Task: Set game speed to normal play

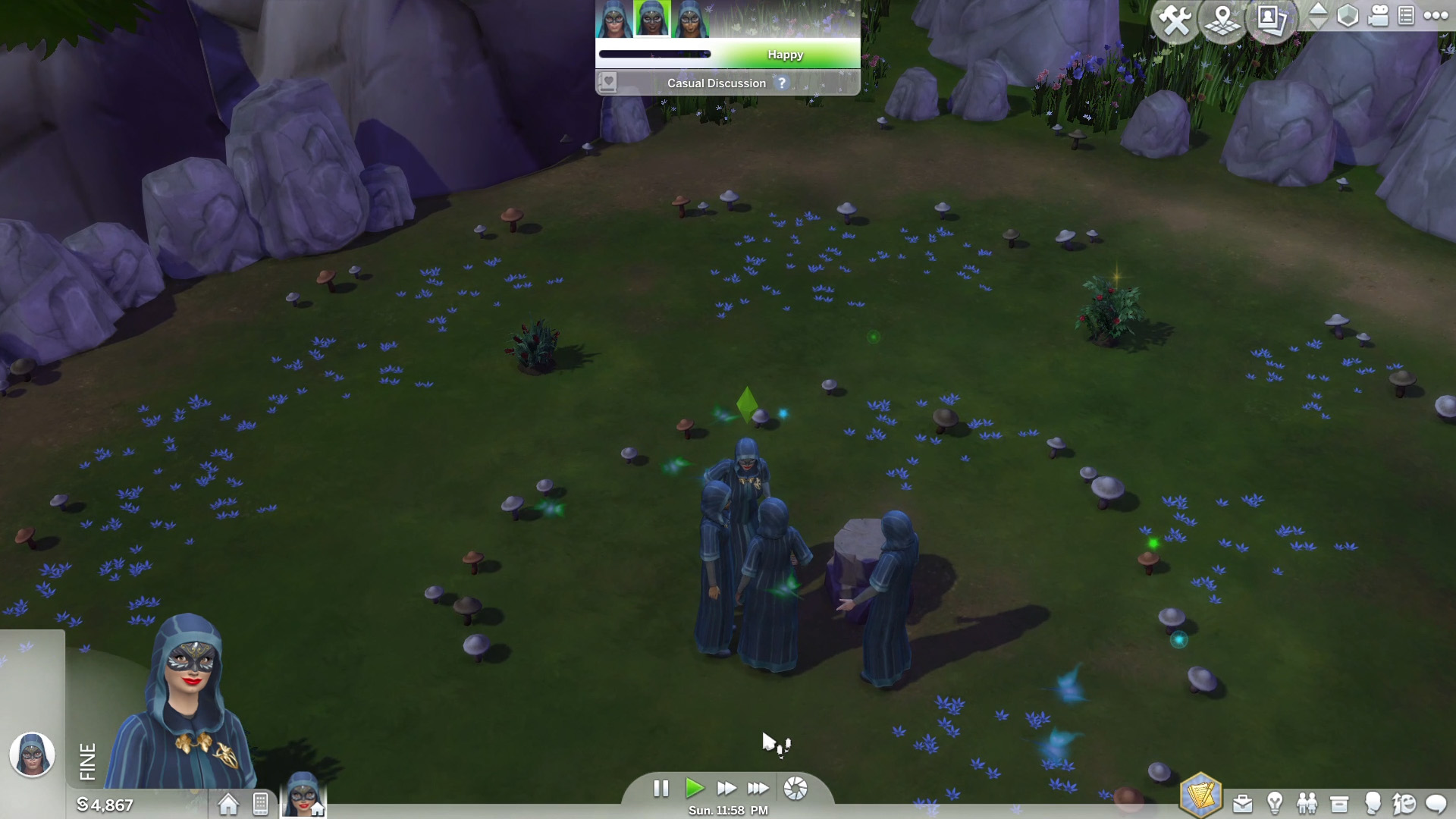Action: [694, 789]
